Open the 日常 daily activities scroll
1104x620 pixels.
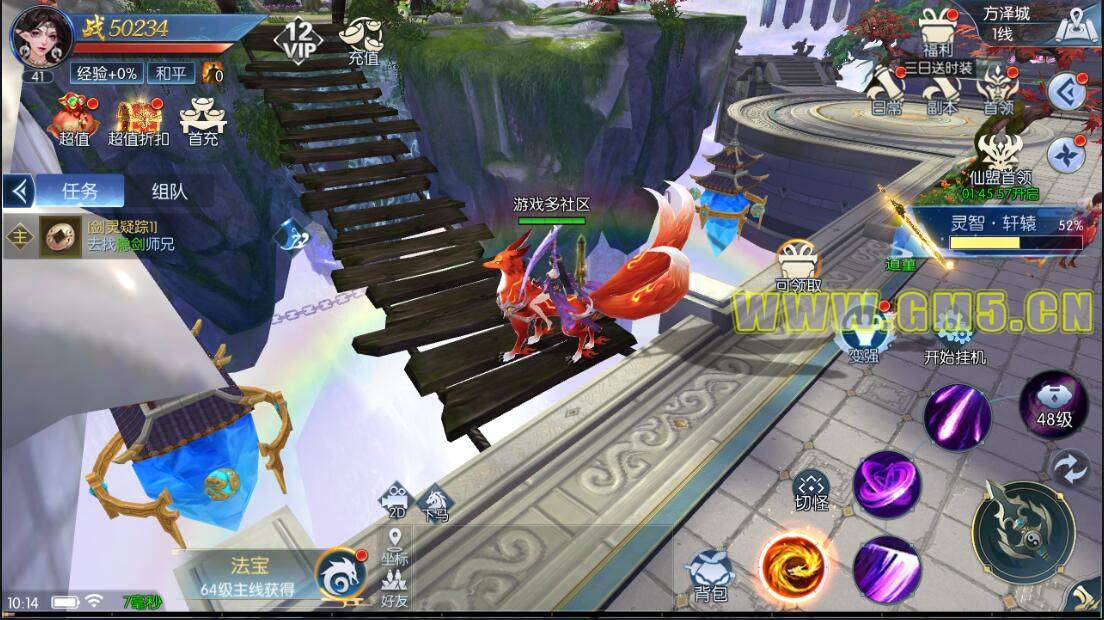pos(884,92)
